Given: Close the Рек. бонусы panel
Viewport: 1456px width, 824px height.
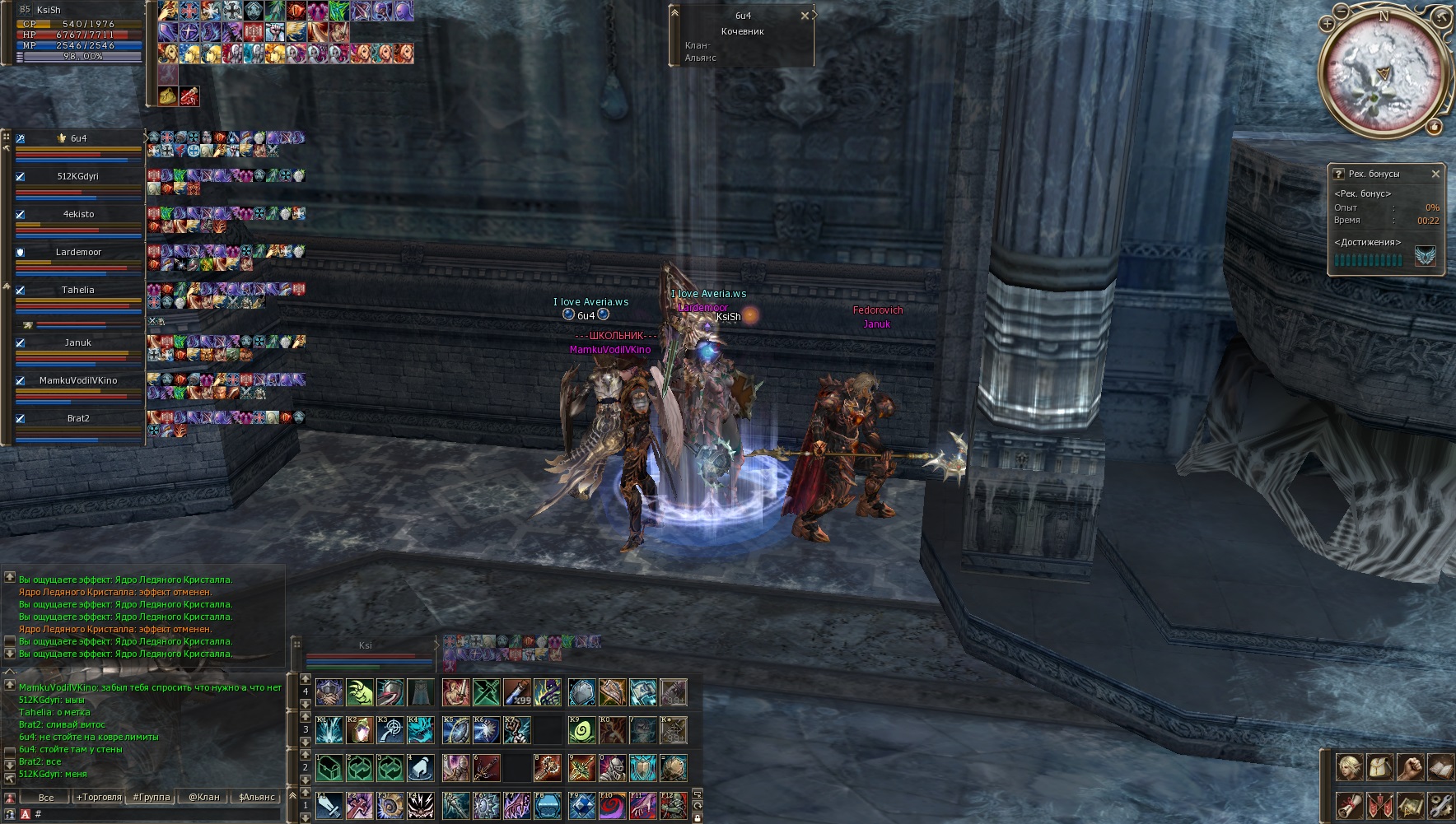Looking at the screenshot, I should tap(1435, 174).
